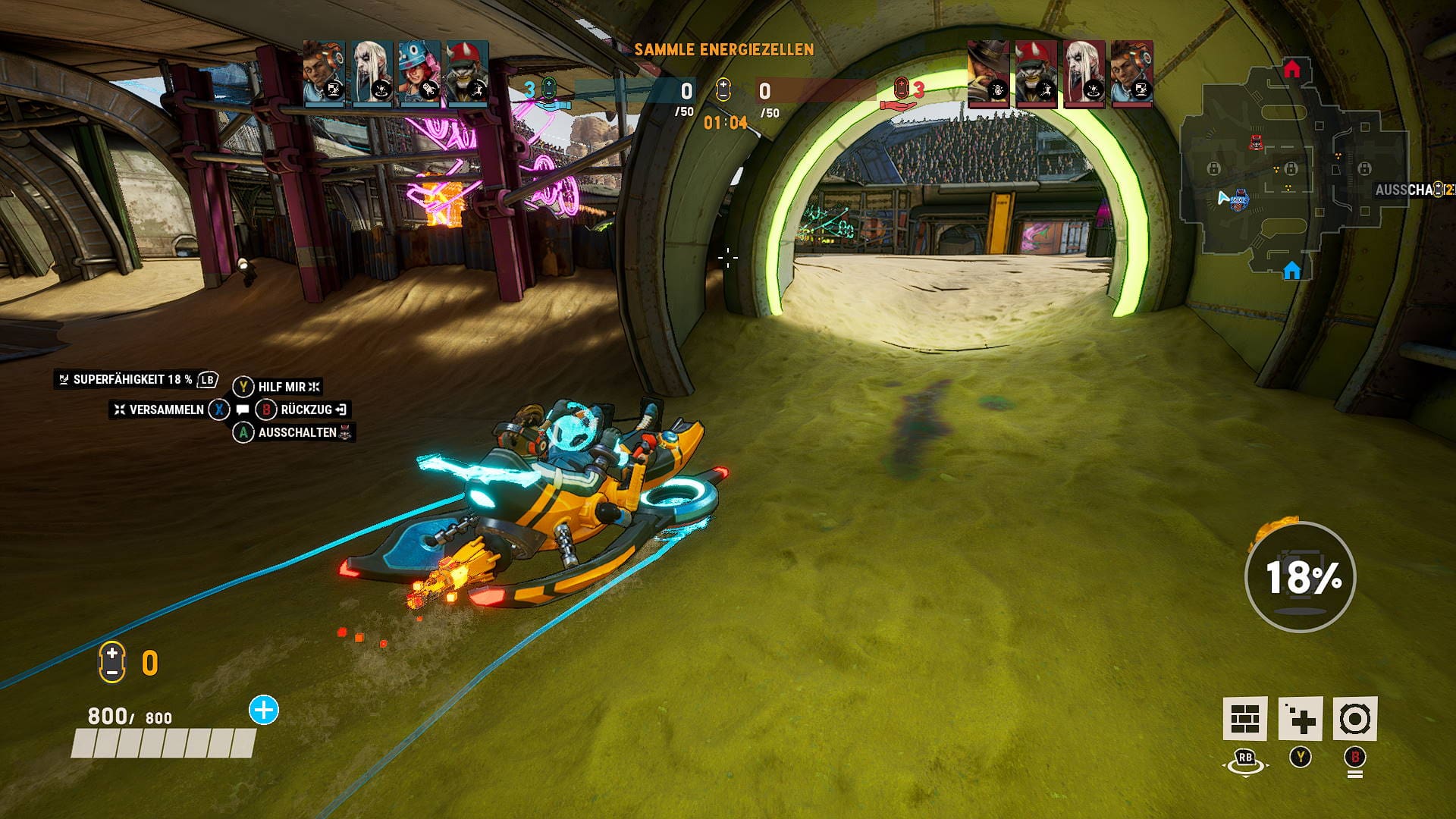Select the blue home base map marker

tap(1292, 271)
